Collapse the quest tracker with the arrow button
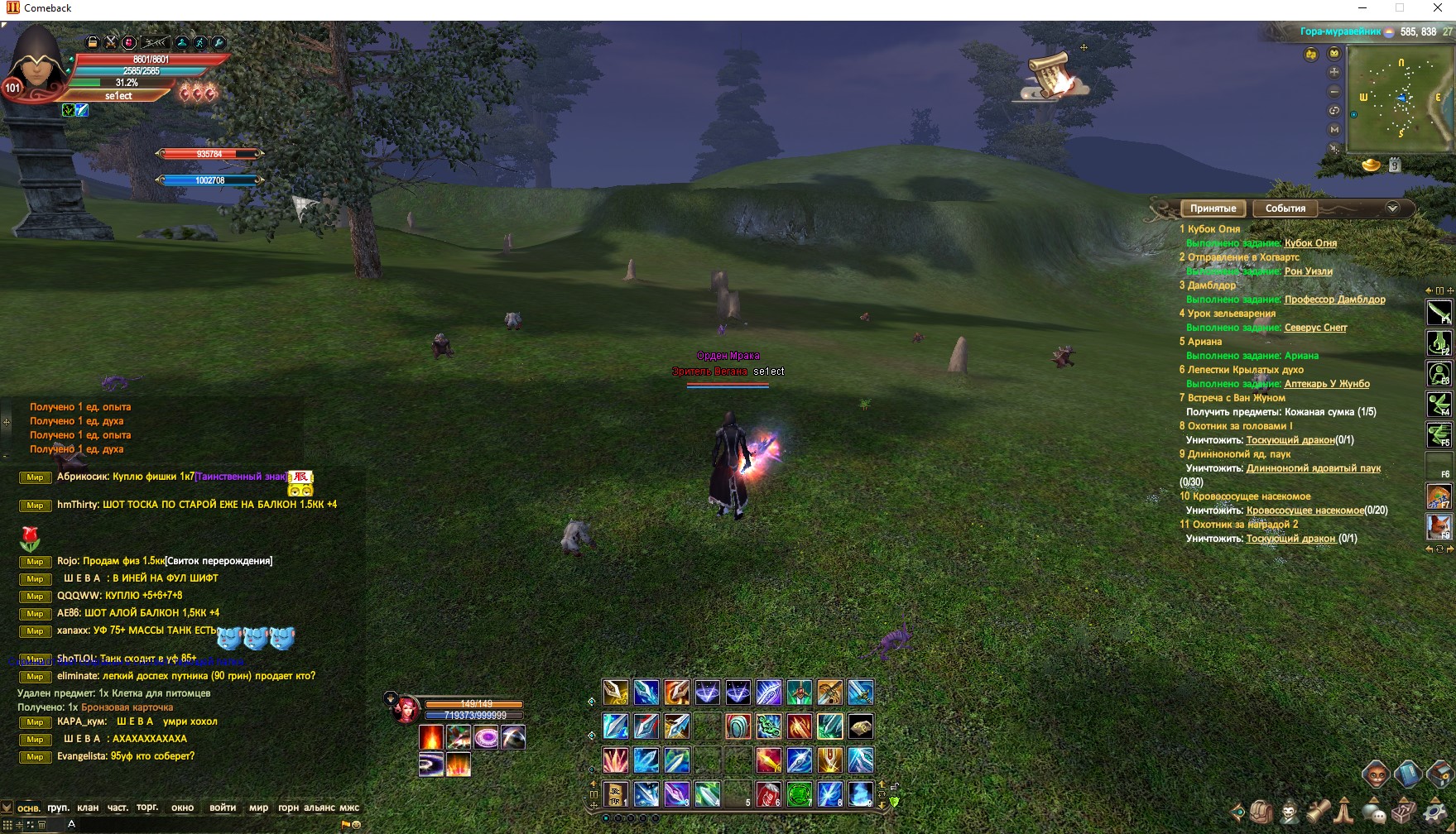Viewport: 1456px width, 834px height. [x=1392, y=208]
